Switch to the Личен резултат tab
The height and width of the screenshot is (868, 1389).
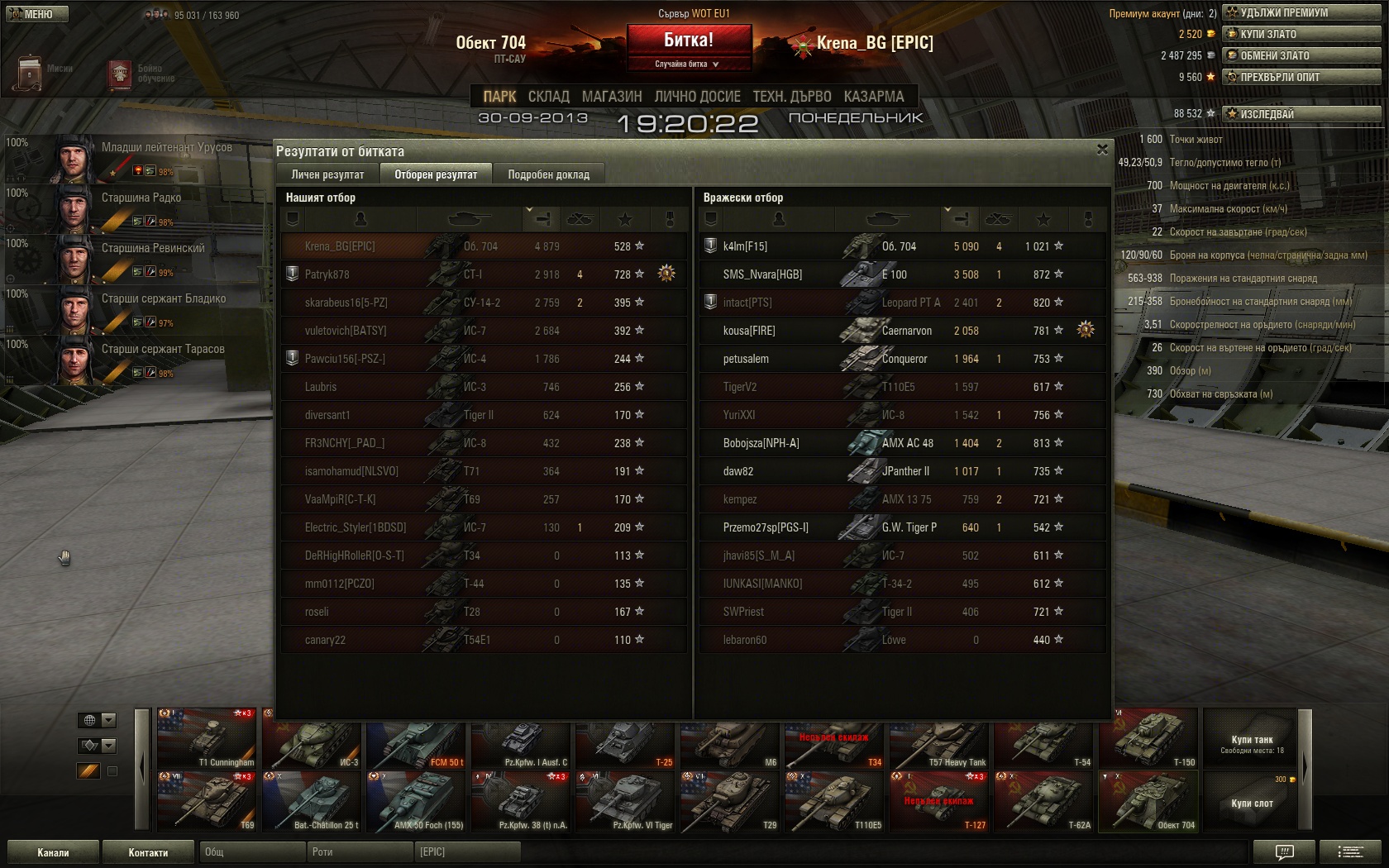click(x=327, y=174)
